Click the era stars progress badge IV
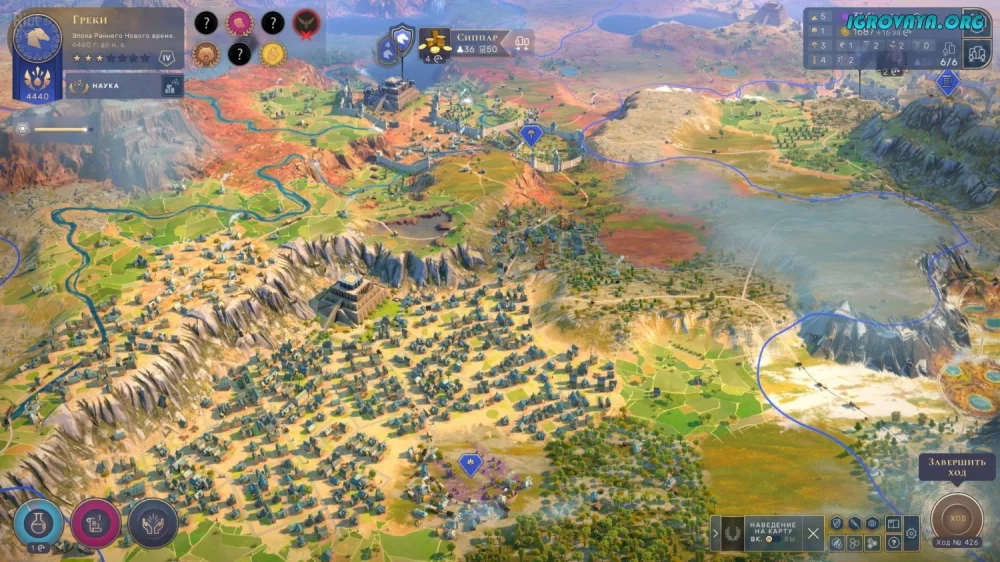 [x=168, y=58]
